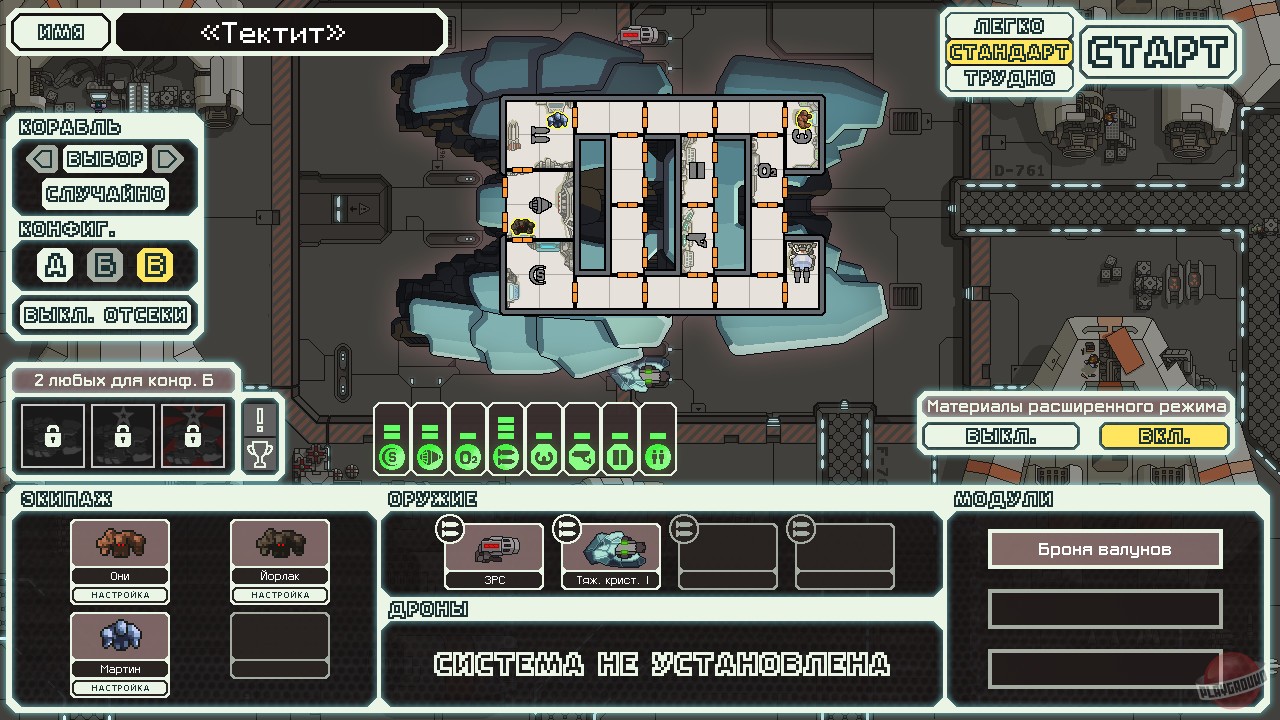1280x720 pixels.
Task: Switch difficulty to ТРУДНО
Action: point(1008,76)
